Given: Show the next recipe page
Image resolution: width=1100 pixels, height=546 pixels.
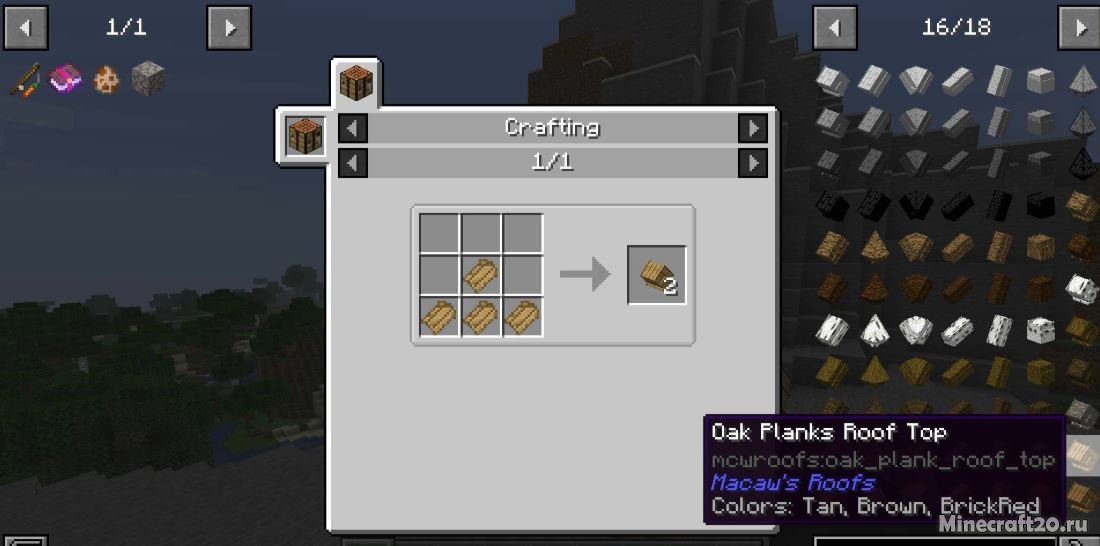Looking at the screenshot, I should tap(752, 162).
